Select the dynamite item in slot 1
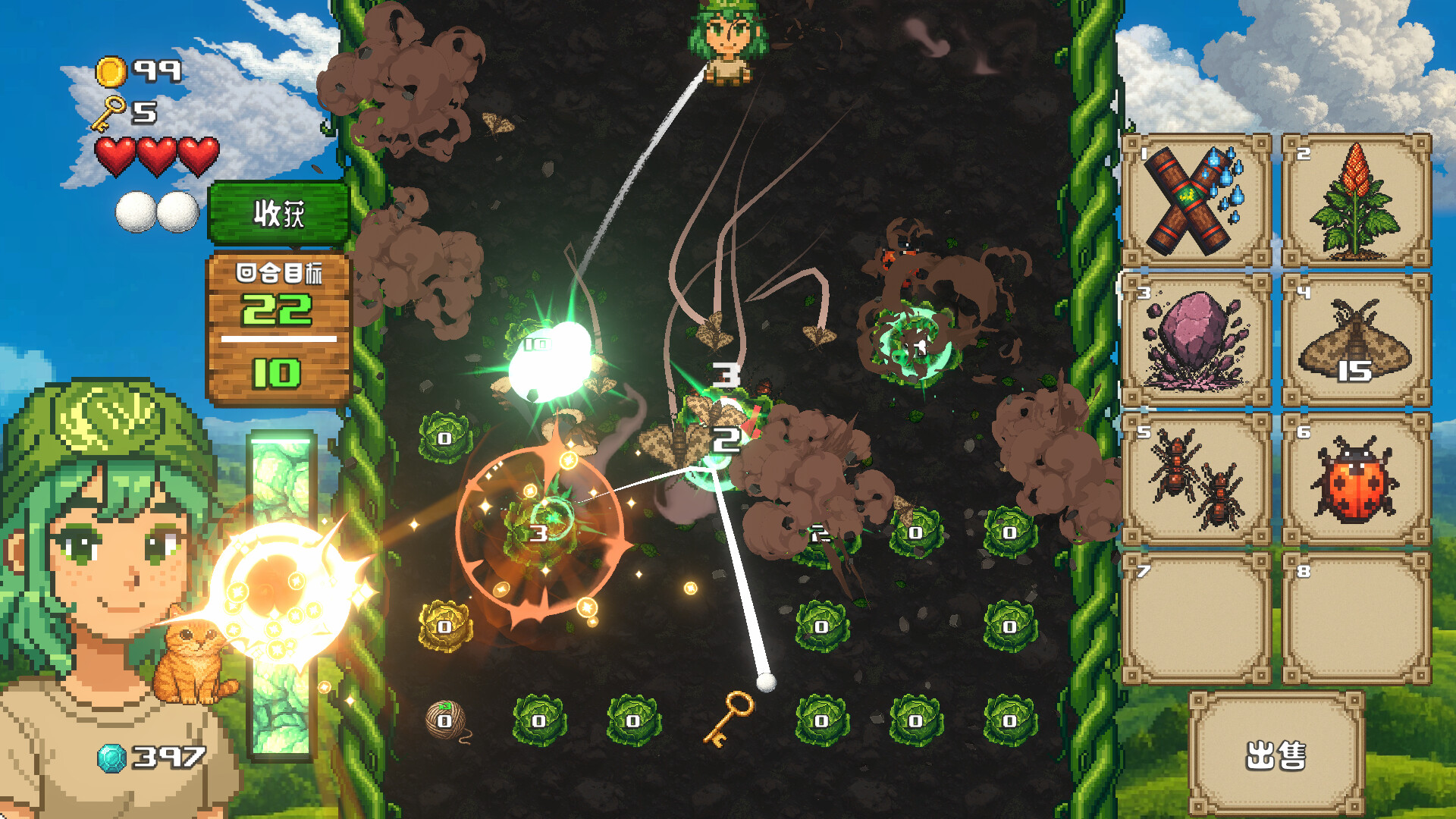Image resolution: width=1456 pixels, height=819 pixels. click(1197, 201)
